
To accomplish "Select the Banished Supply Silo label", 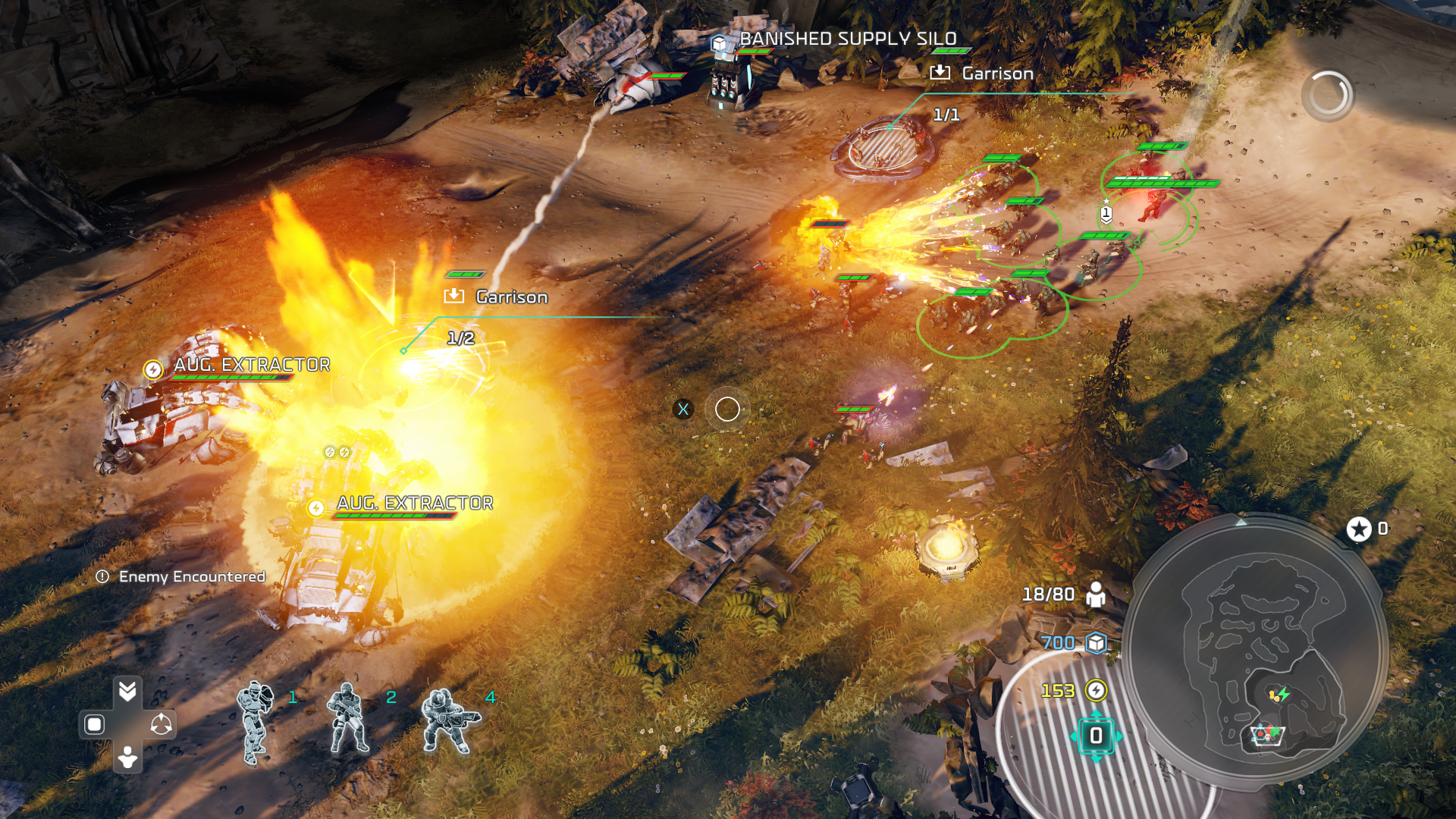I will tap(848, 39).
